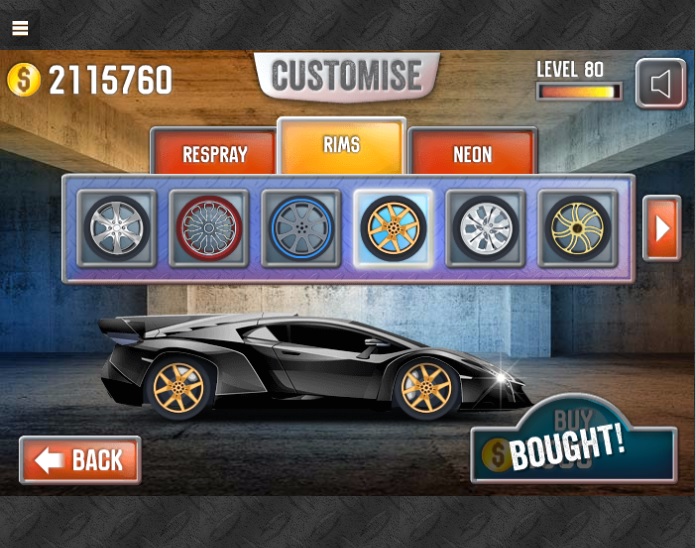Open the hamburger menu icon
Screen dimensions: 696x548
click(x=20, y=28)
